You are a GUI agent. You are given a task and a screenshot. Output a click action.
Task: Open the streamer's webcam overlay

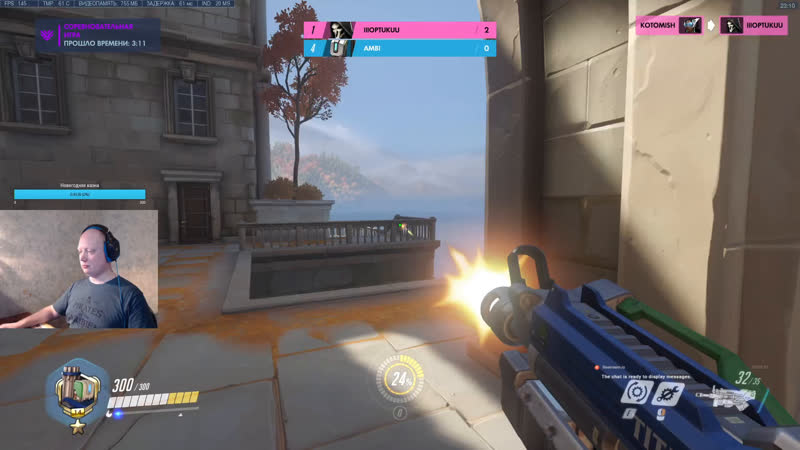79,268
